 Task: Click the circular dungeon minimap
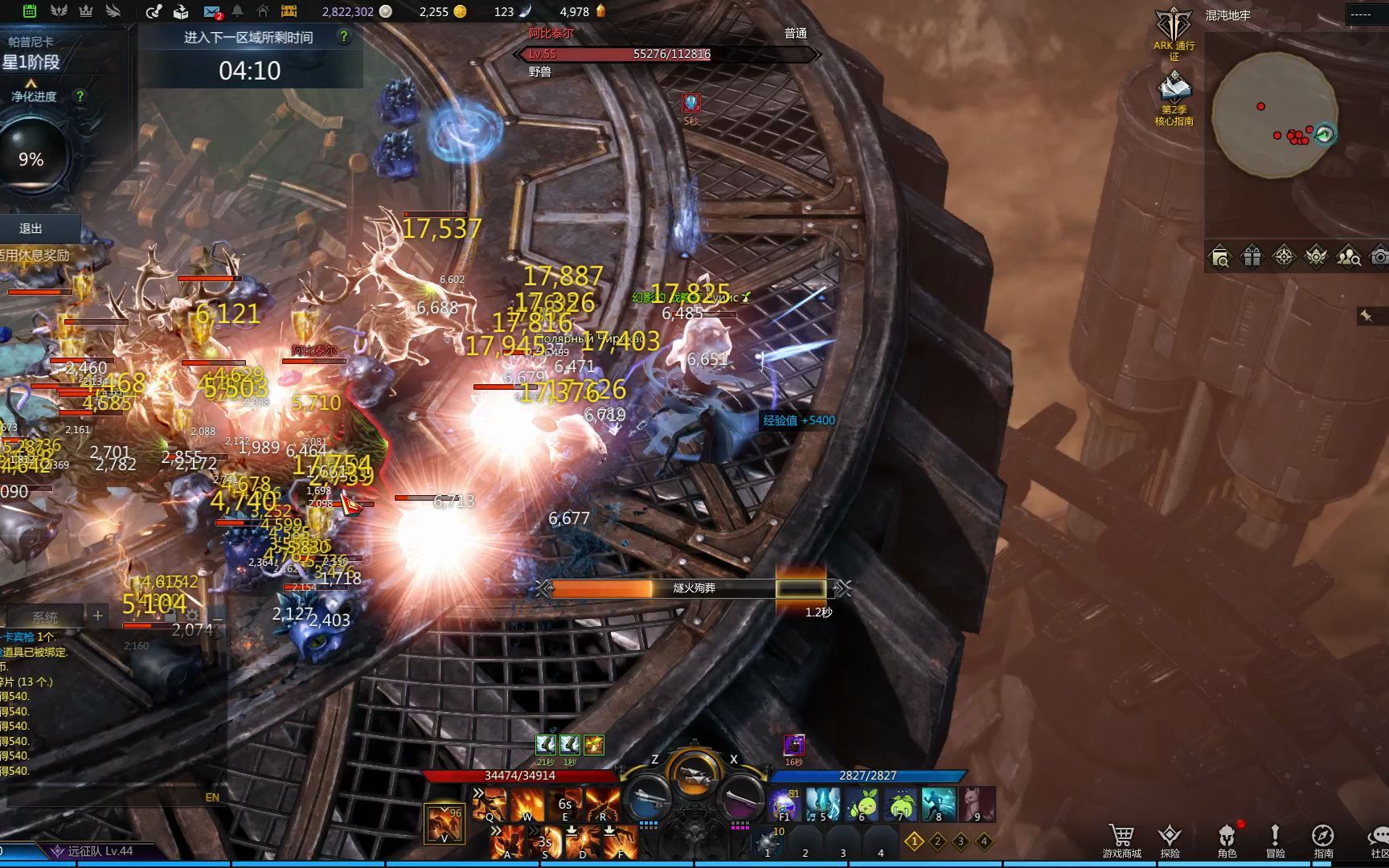tap(1274, 114)
